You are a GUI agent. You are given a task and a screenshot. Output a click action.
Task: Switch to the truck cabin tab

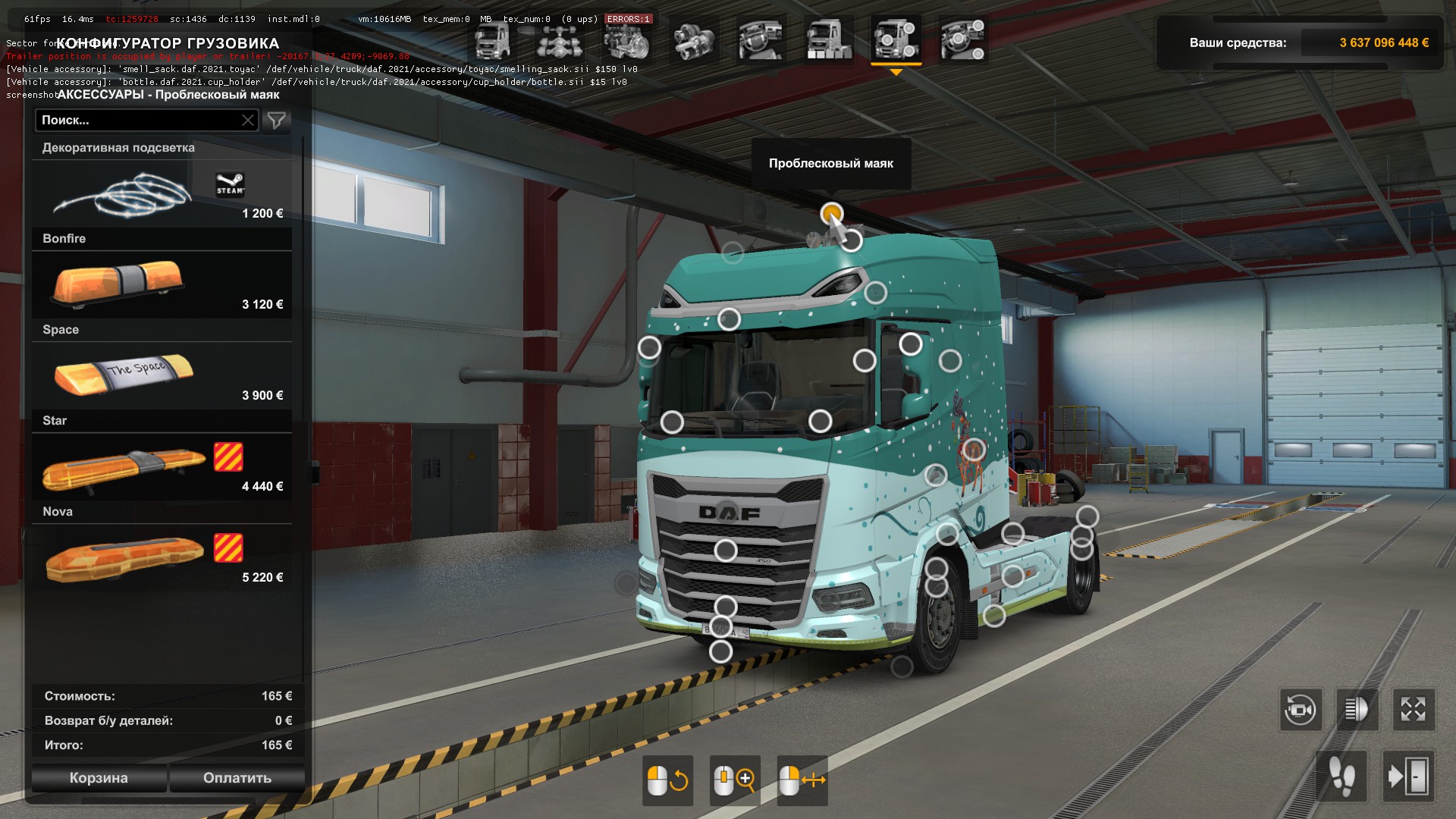click(x=492, y=39)
